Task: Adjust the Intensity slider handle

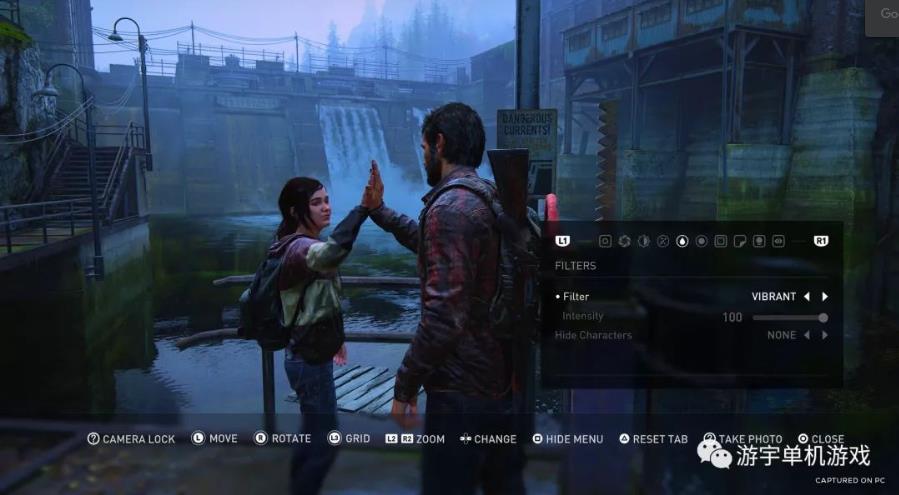Action: click(823, 317)
